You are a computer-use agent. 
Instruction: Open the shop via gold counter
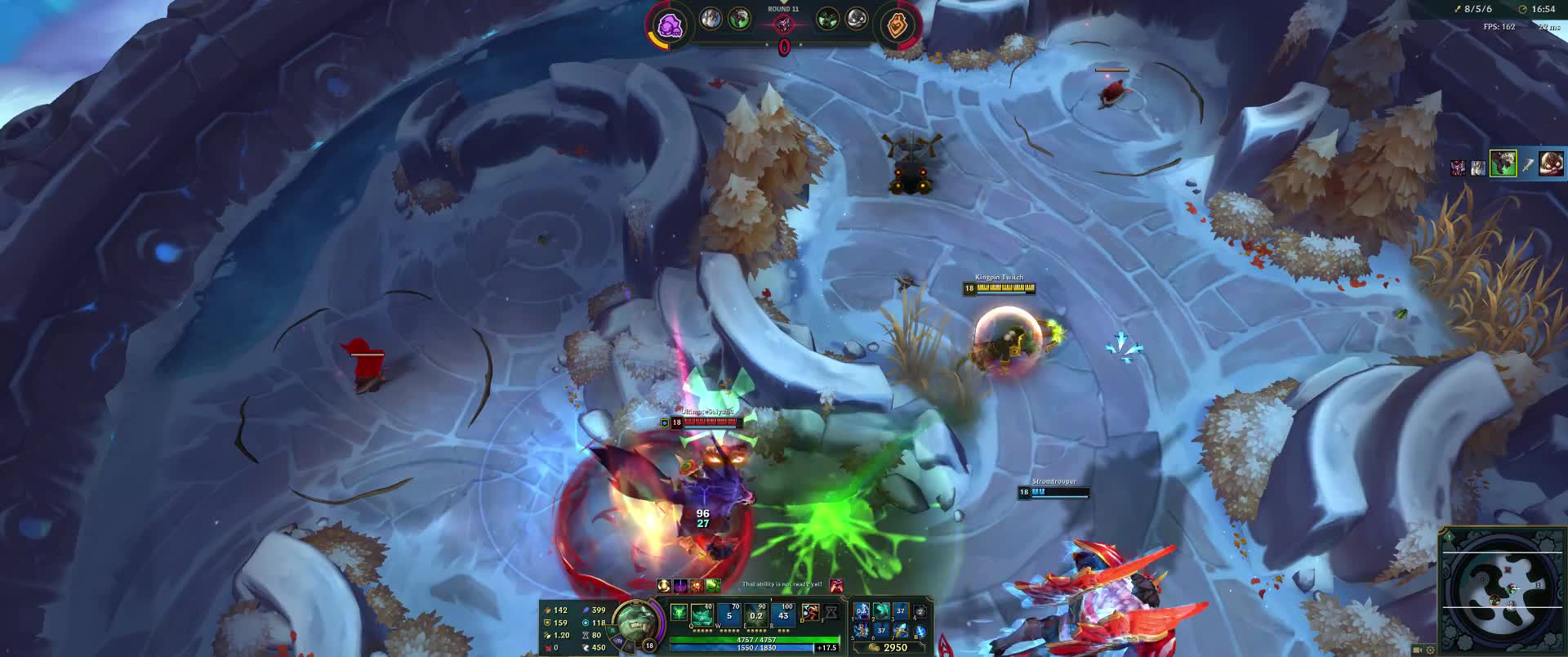coord(889,647)
